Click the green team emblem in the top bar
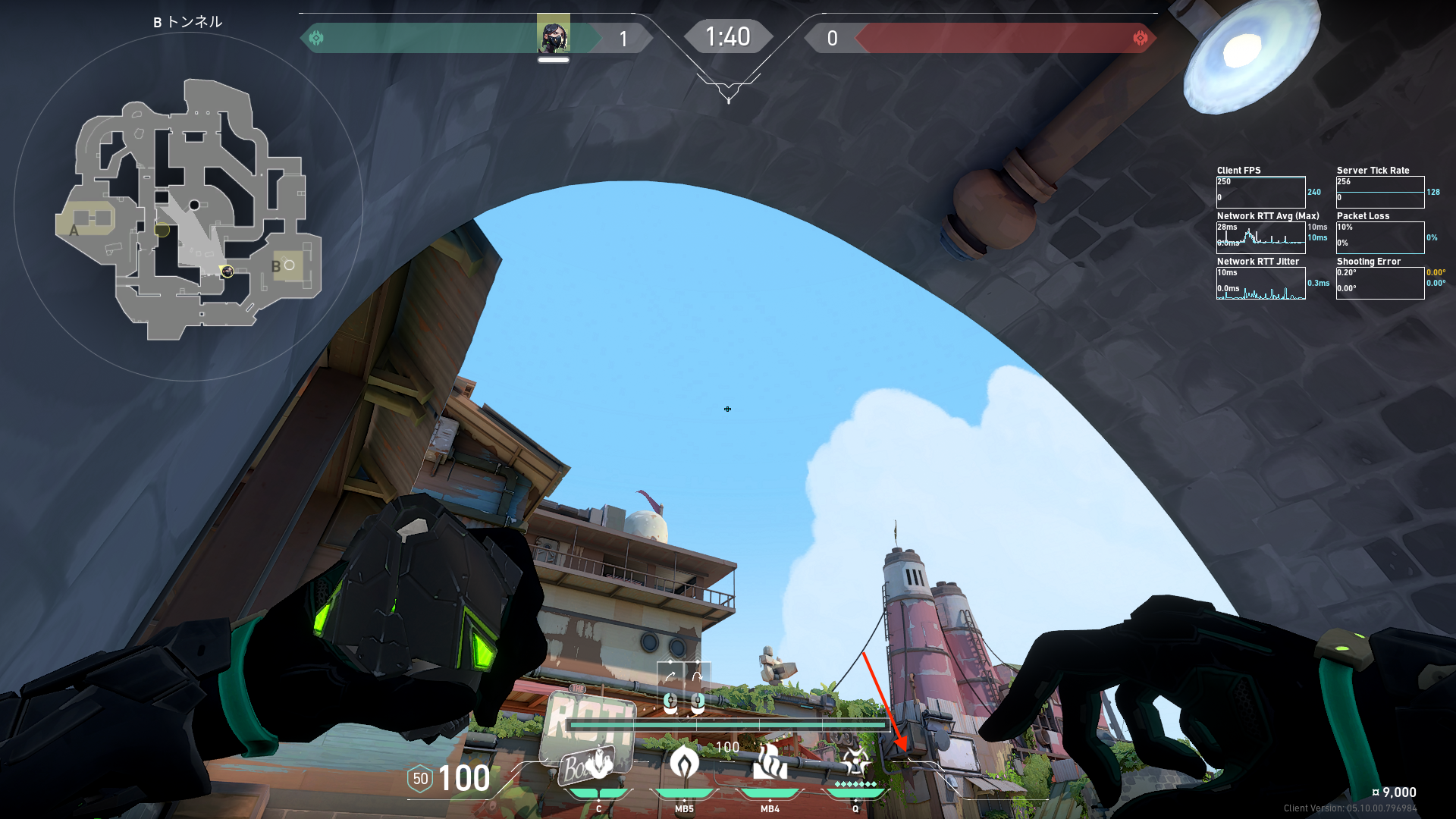The height and width of the screenshot is (819, 1456). [x=316, y=38]
